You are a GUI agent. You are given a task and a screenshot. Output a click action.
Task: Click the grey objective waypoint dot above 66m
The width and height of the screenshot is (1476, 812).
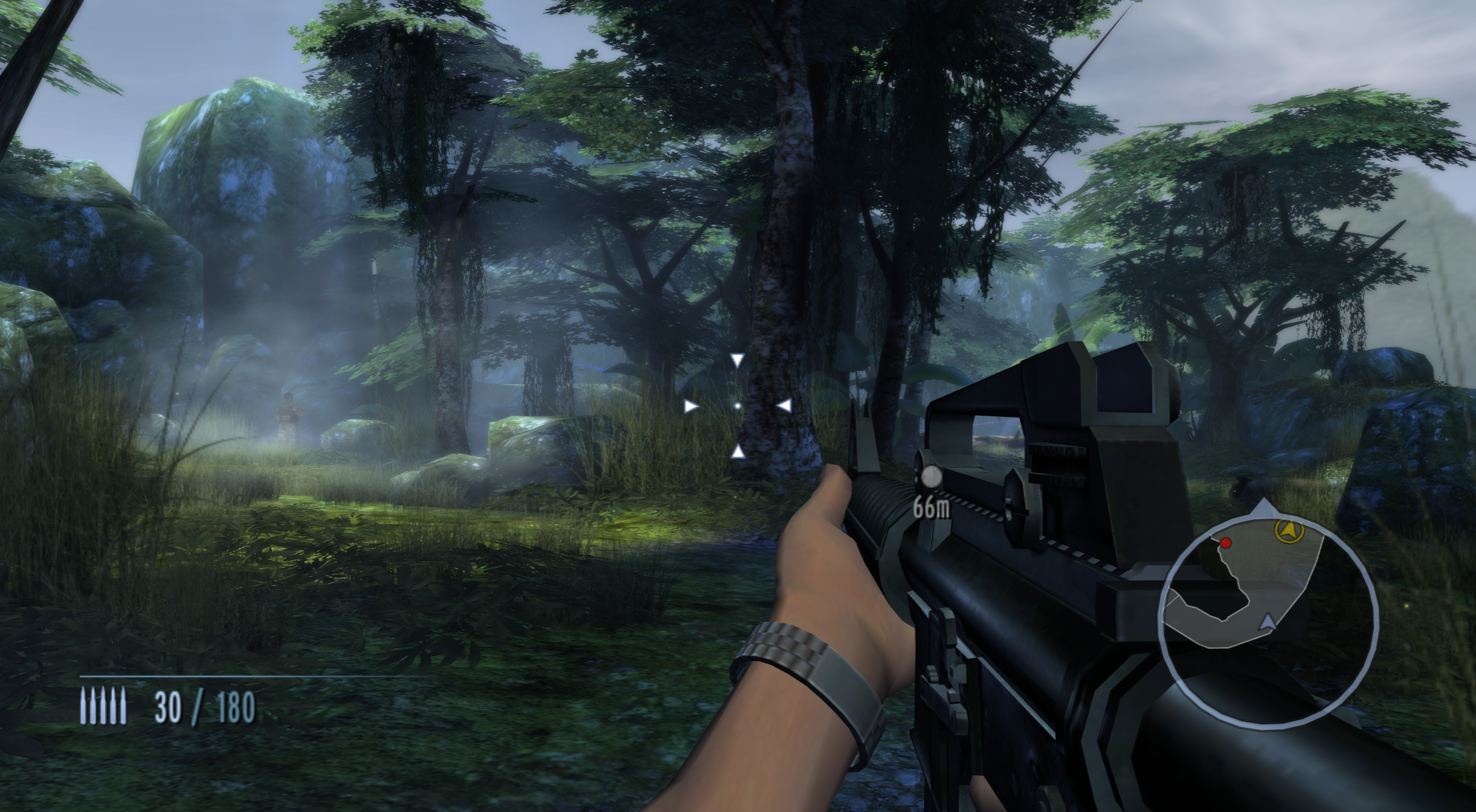(931, 477)
